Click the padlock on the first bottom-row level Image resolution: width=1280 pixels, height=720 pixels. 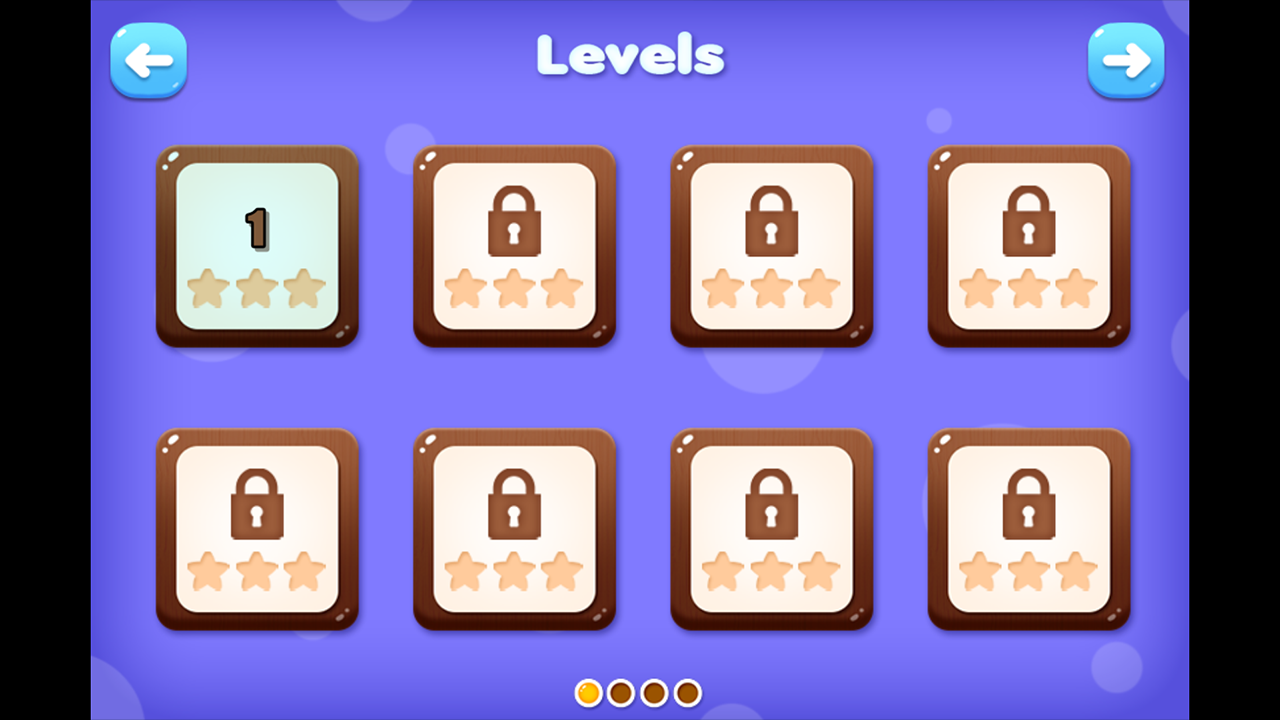(257, 505)
